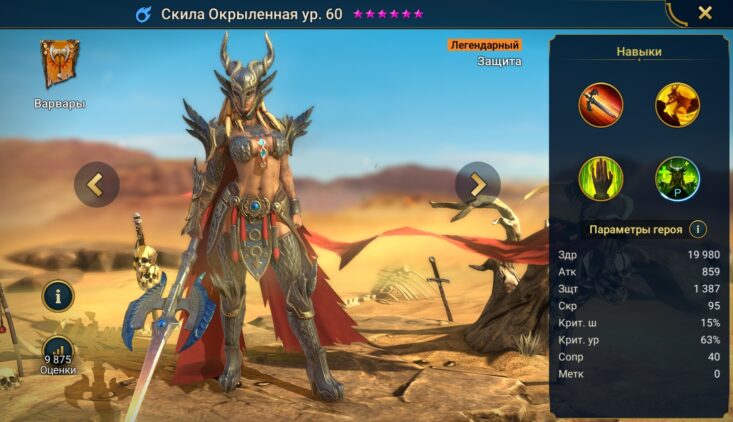
Task: Close the champion info screen
Action: click(x=705, y=13)
